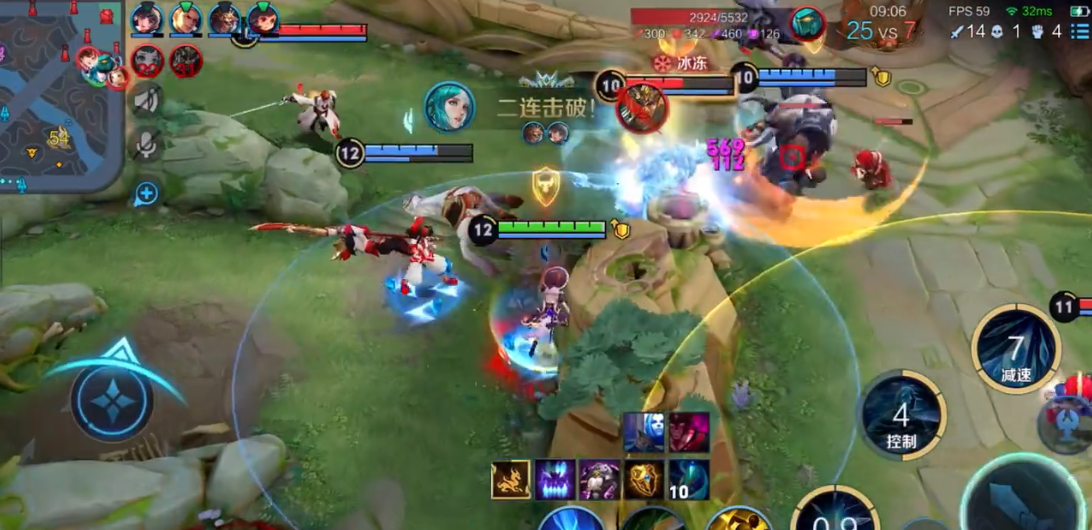Select the red-haired hero portrait above items
This screenshot has width=1092, height=530.
click(x=689, y=432)
